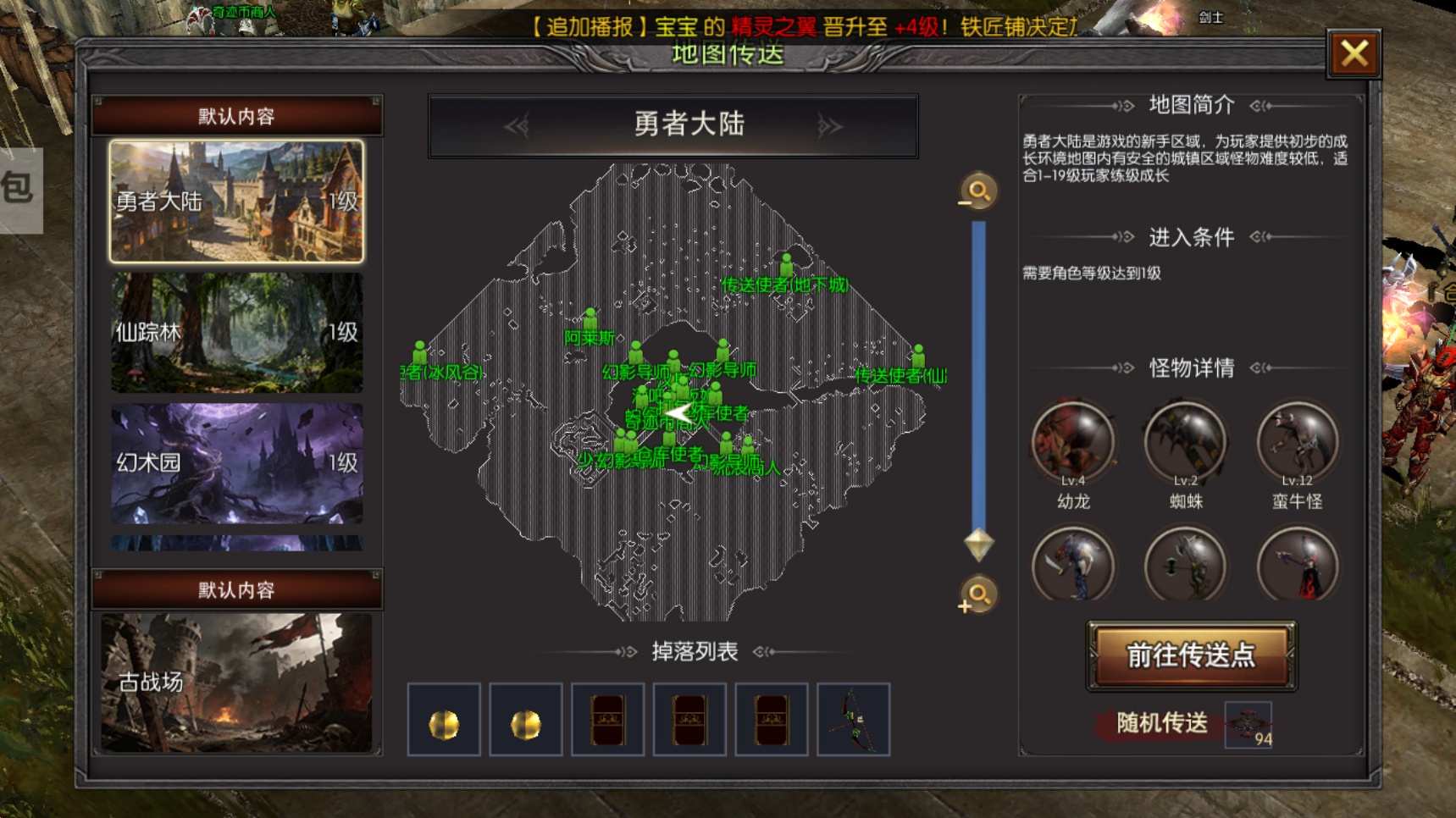Click the left arrow beside the 勇者大陆 title
The width and height of the screenshot is (1456, 818).
pos(517,124)
